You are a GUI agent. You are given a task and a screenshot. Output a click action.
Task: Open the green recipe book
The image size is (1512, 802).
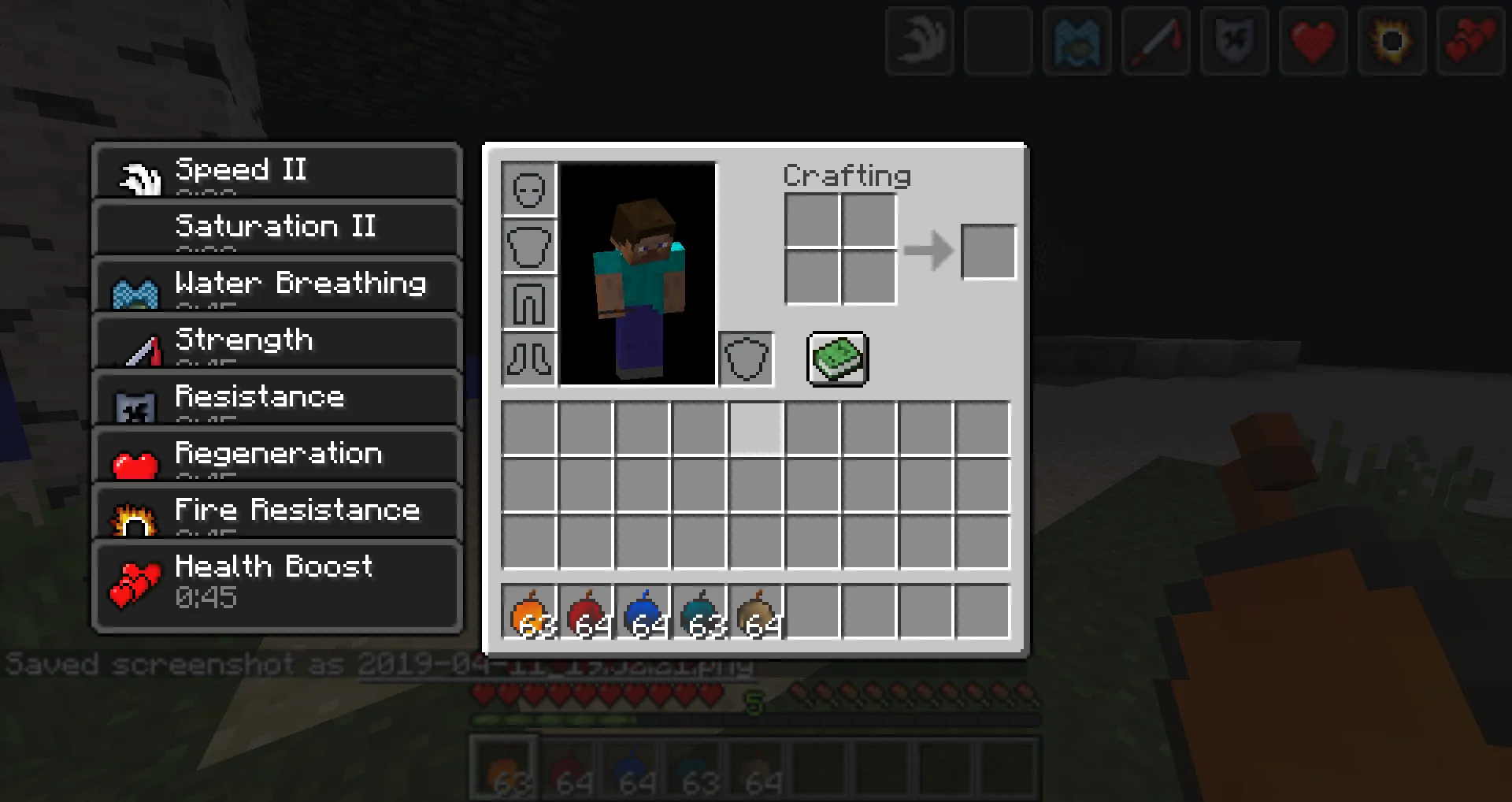[836, 360]
